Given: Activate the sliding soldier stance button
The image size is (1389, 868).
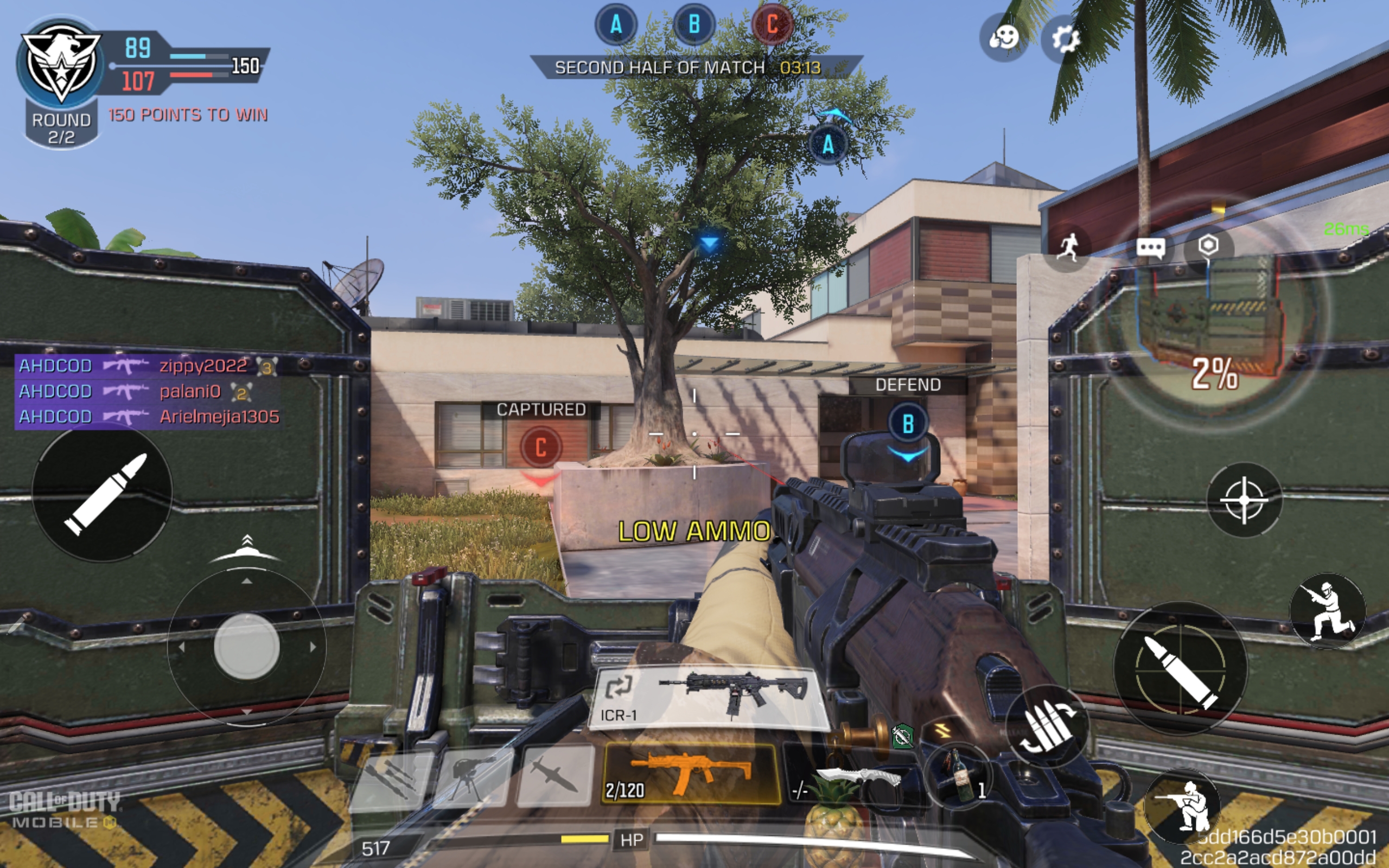Looking at the screenshot, I should tap(1328, 611).
